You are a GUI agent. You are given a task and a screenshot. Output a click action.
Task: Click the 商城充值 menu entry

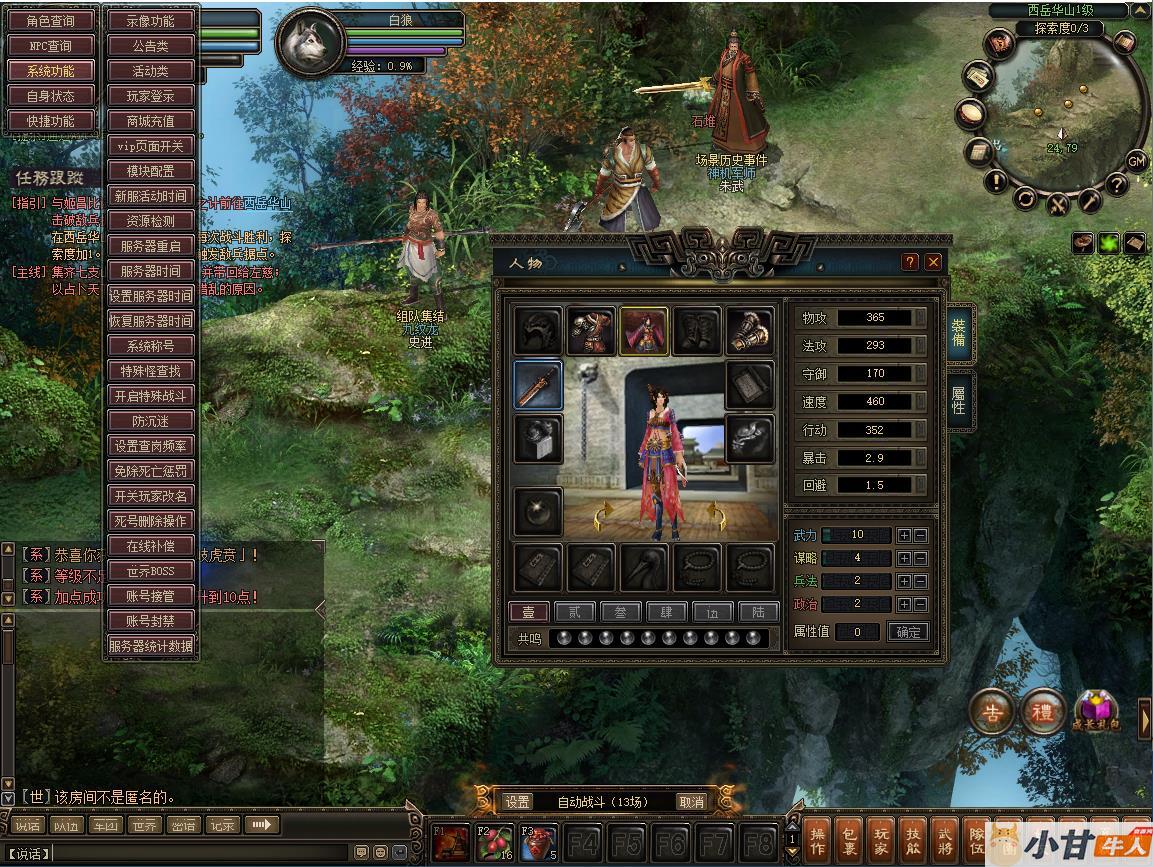click(150, 121)
